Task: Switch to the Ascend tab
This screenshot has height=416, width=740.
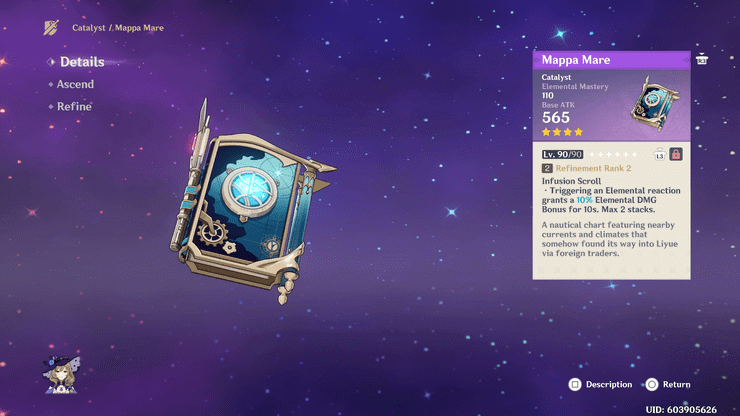Action: 75,84
